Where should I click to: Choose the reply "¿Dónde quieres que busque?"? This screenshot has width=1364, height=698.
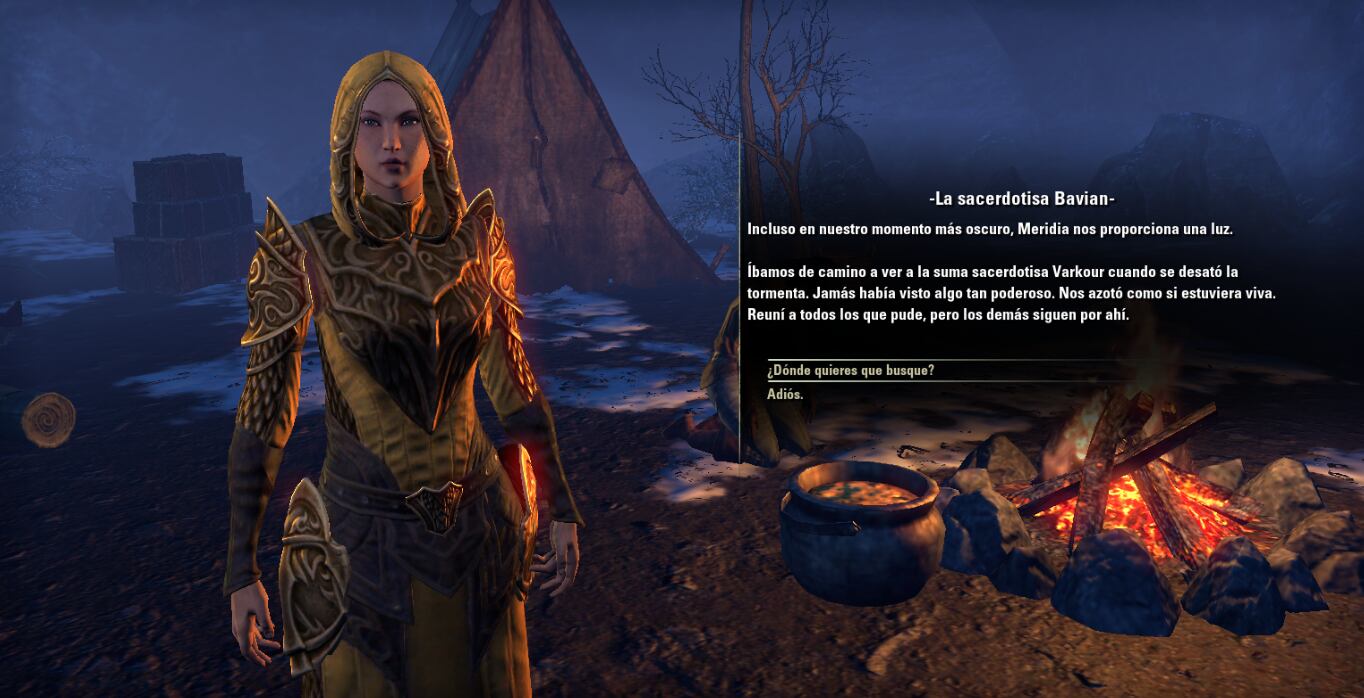tap(851, 371)
